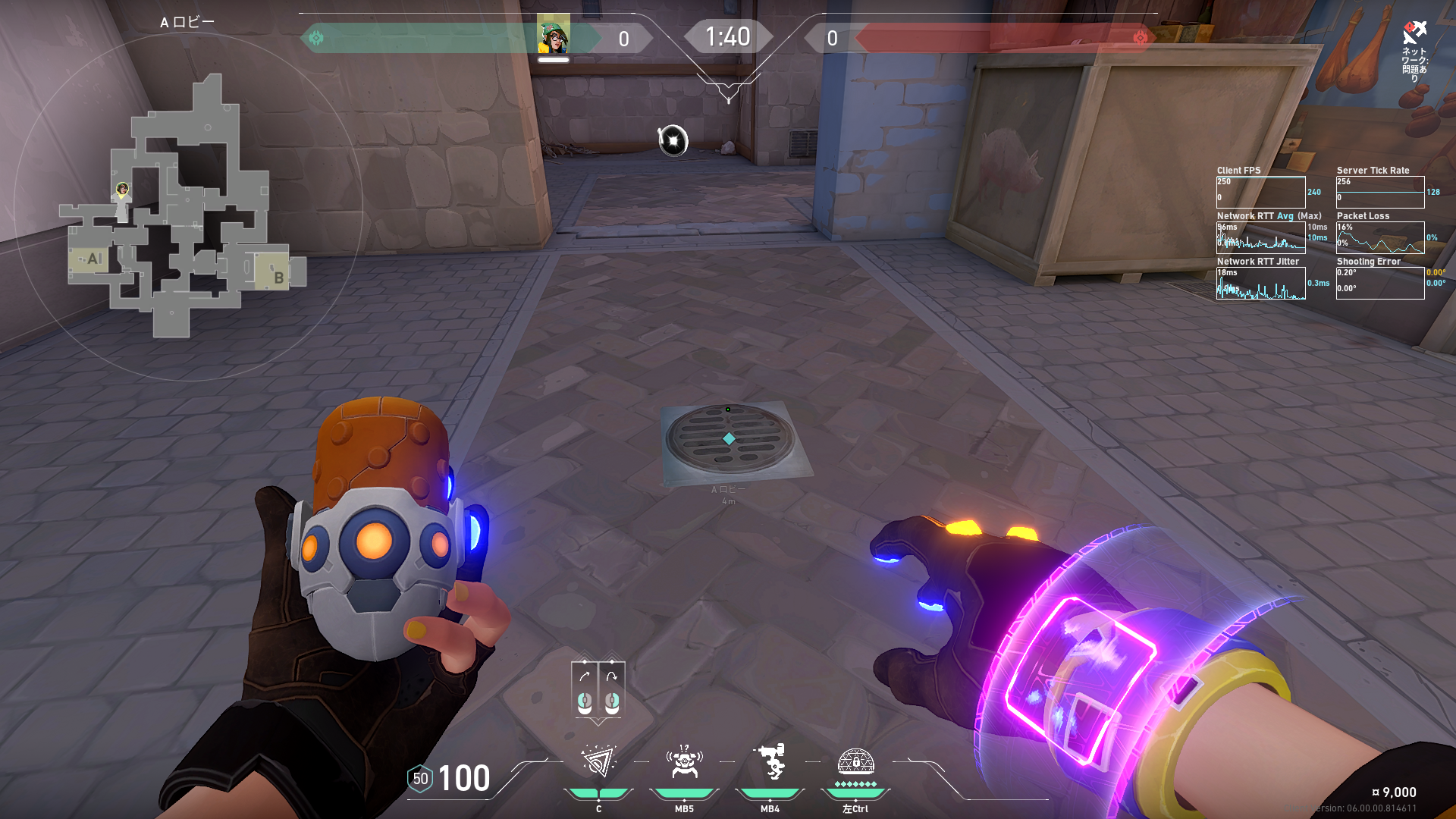Image resolution: width=1456 pixels, height=819 pixels.
Task: Activate the Turret ability icon
Action: click(x=770, y=763)
